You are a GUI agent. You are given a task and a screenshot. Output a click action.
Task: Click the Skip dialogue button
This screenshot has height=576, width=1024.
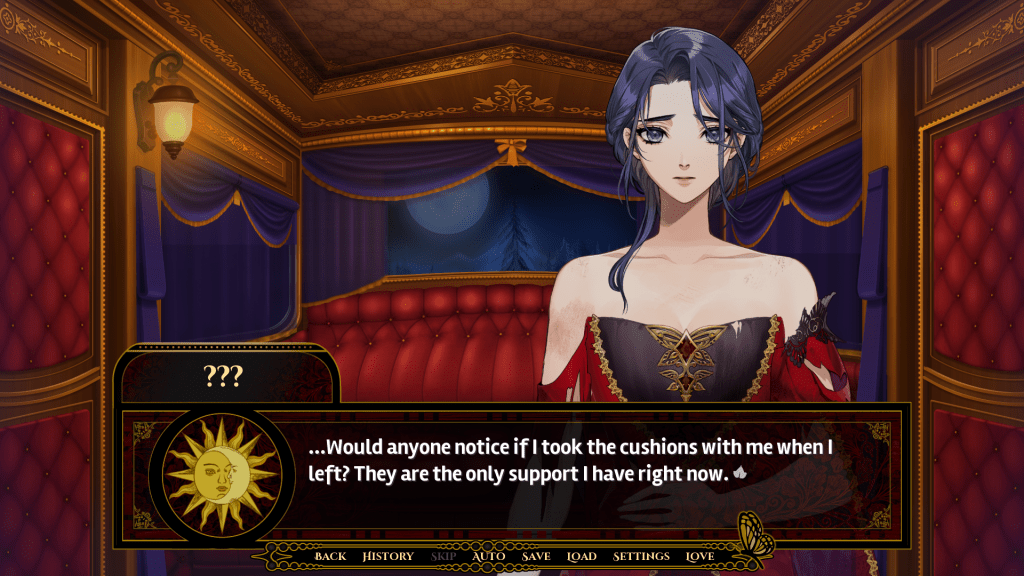(444, 556)
